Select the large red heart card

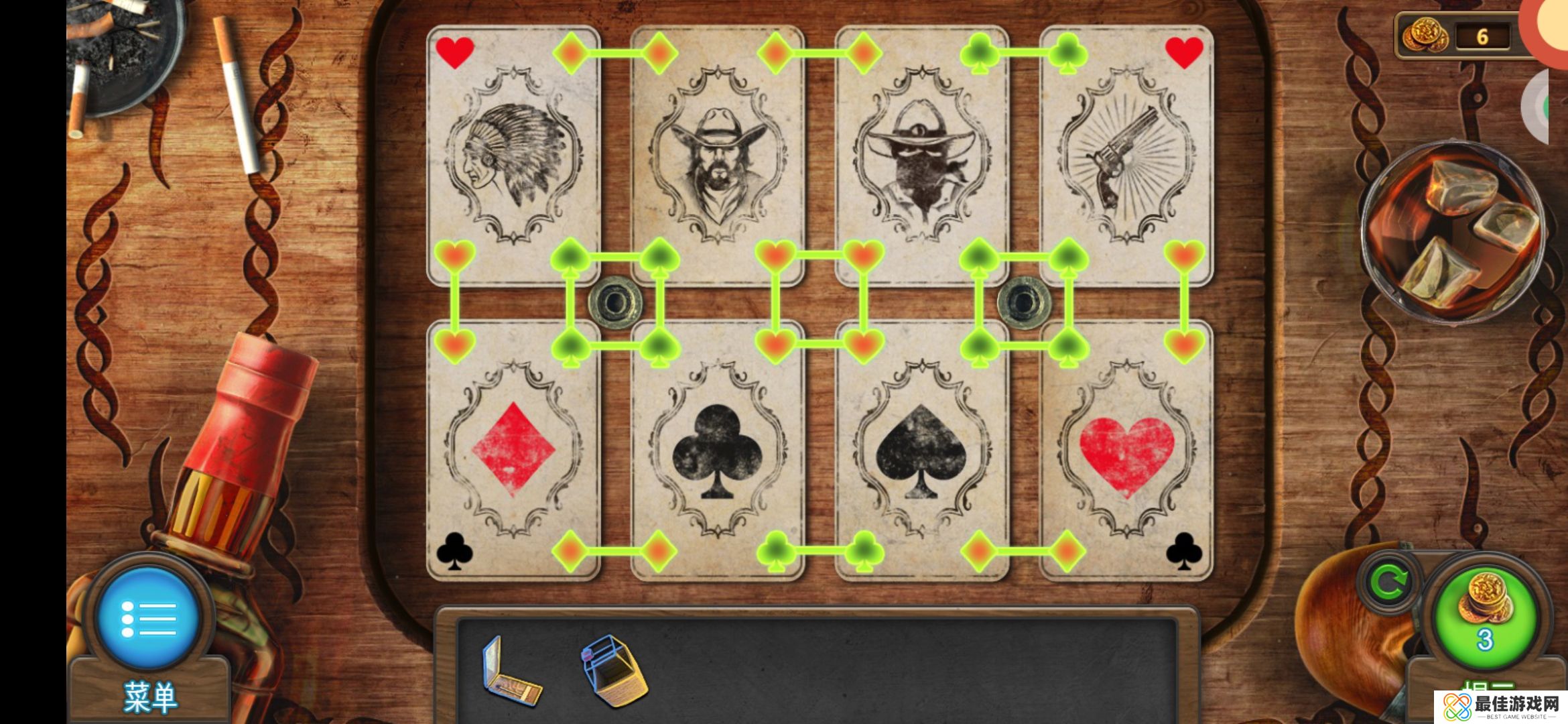[x=1126, y=449]
